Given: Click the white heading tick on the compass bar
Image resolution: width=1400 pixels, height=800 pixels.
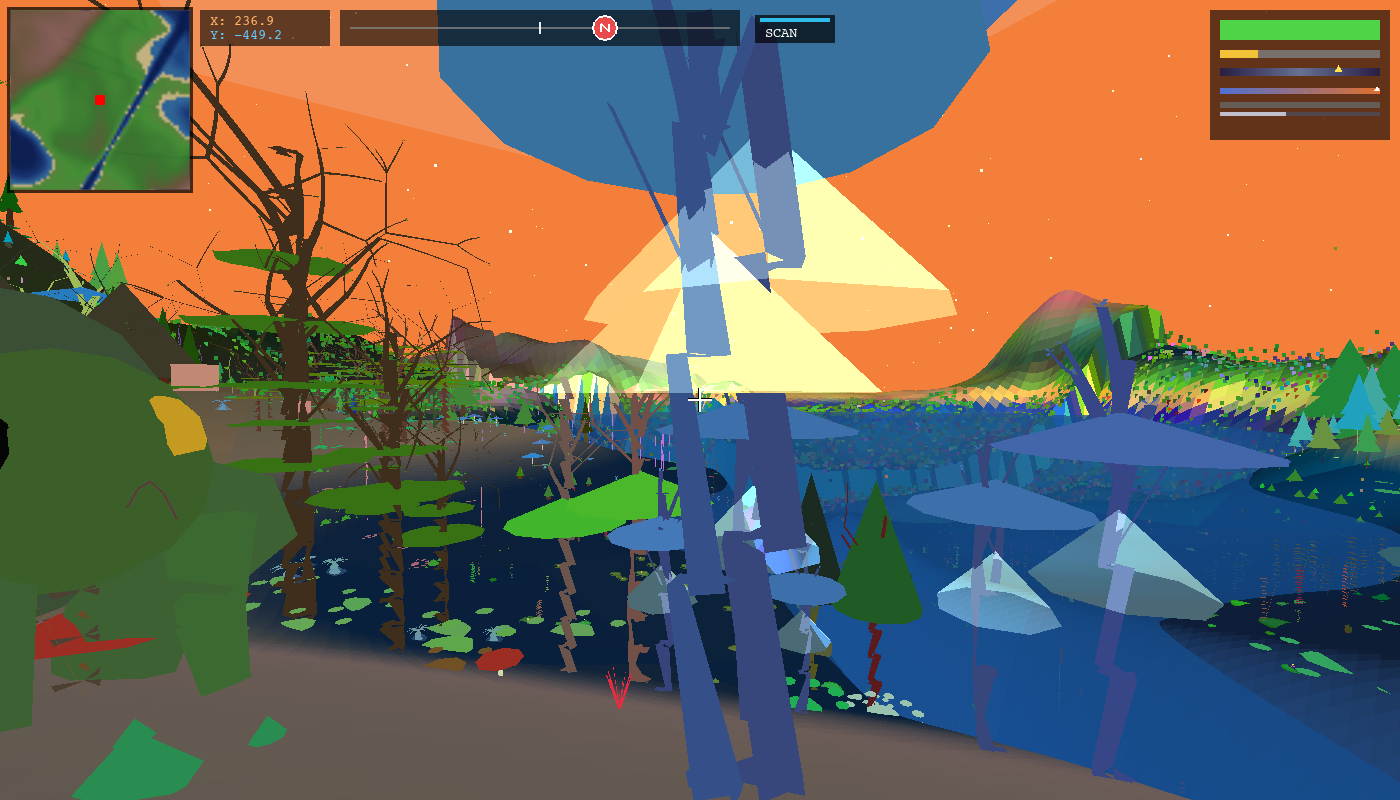Looking at the screenshot, I should point(540,27).
